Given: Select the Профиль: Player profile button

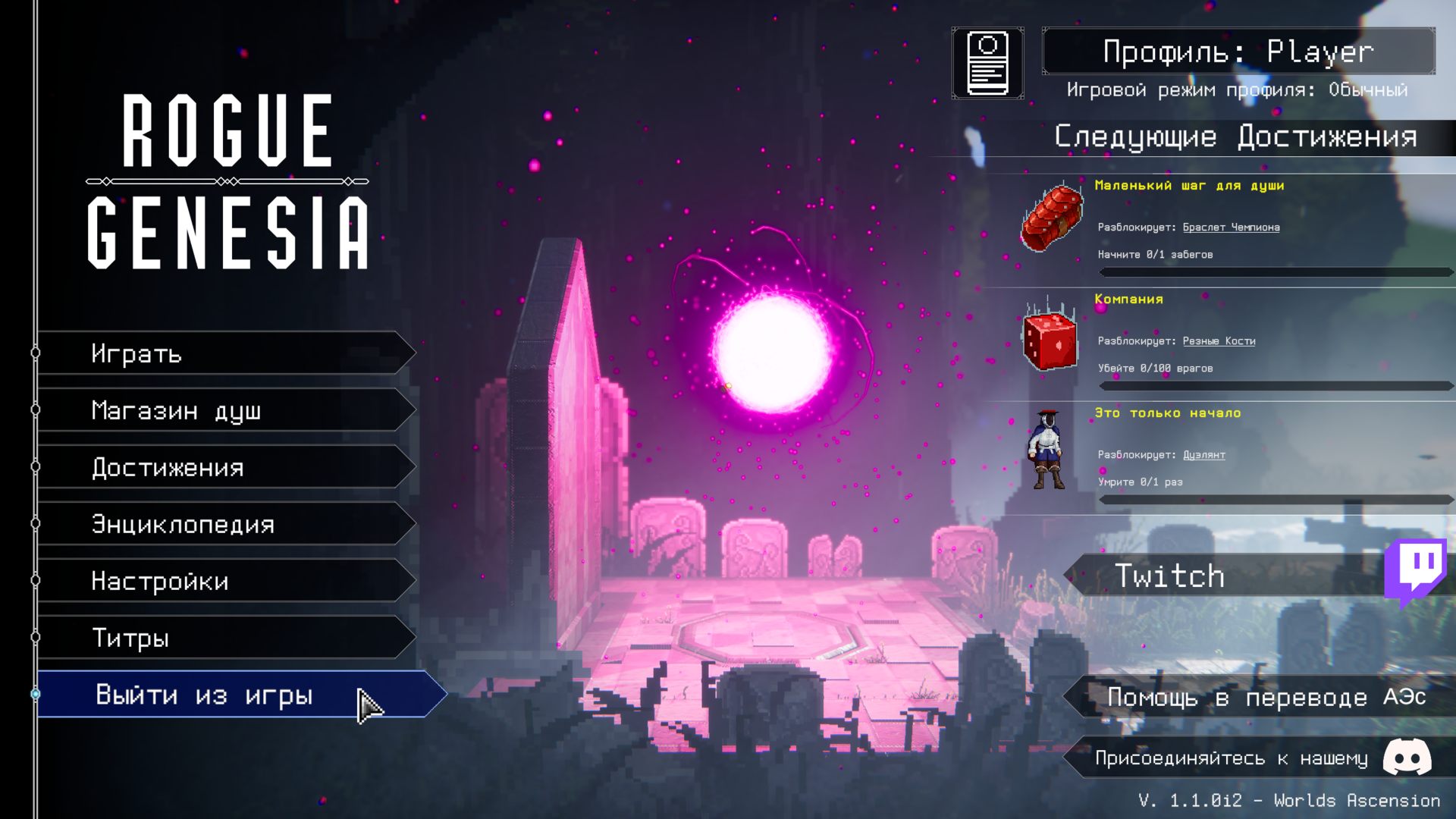Looking at the screenshot, I should tap(1238, 52).
